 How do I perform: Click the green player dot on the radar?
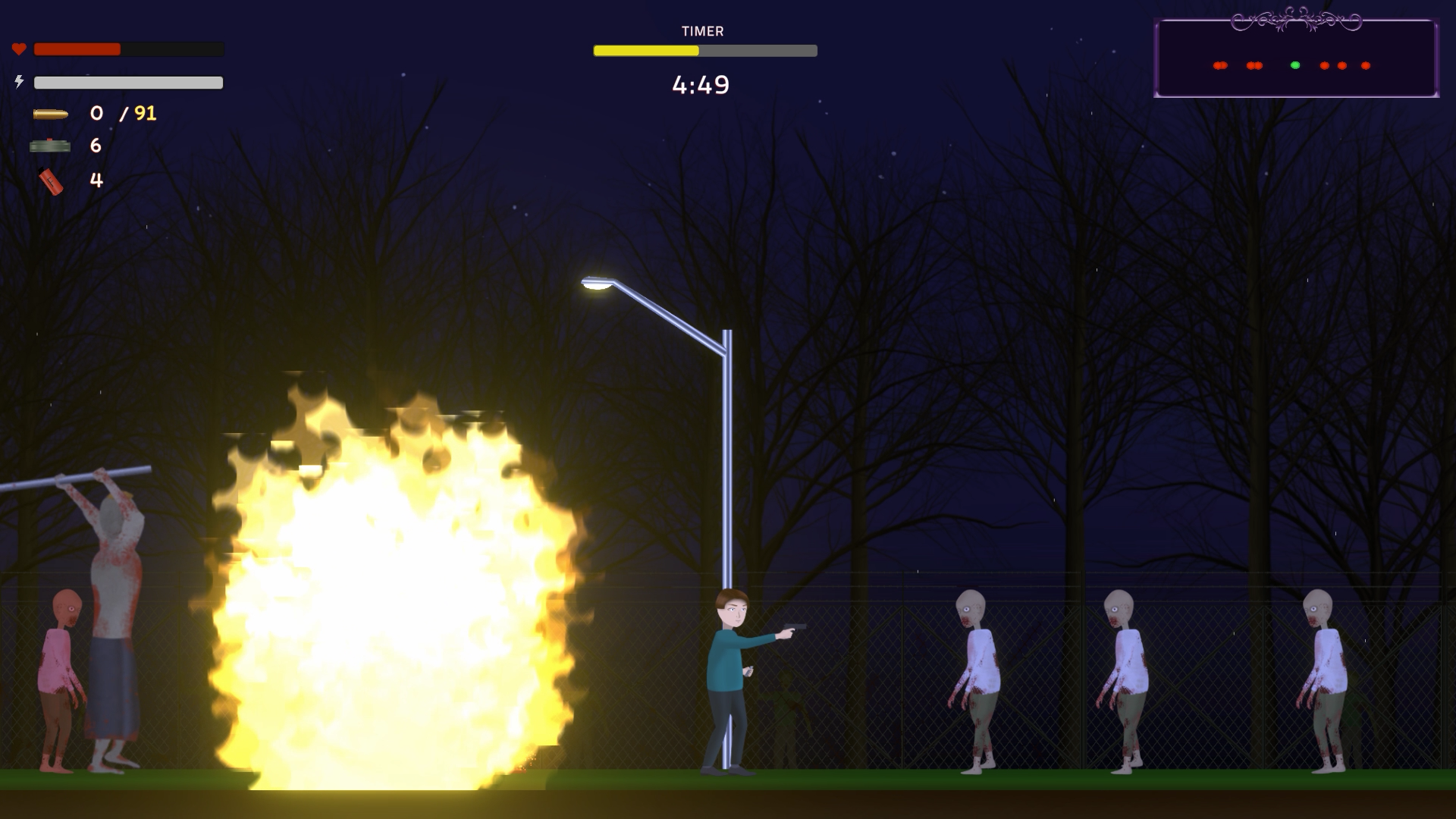tap(1295, 66)
